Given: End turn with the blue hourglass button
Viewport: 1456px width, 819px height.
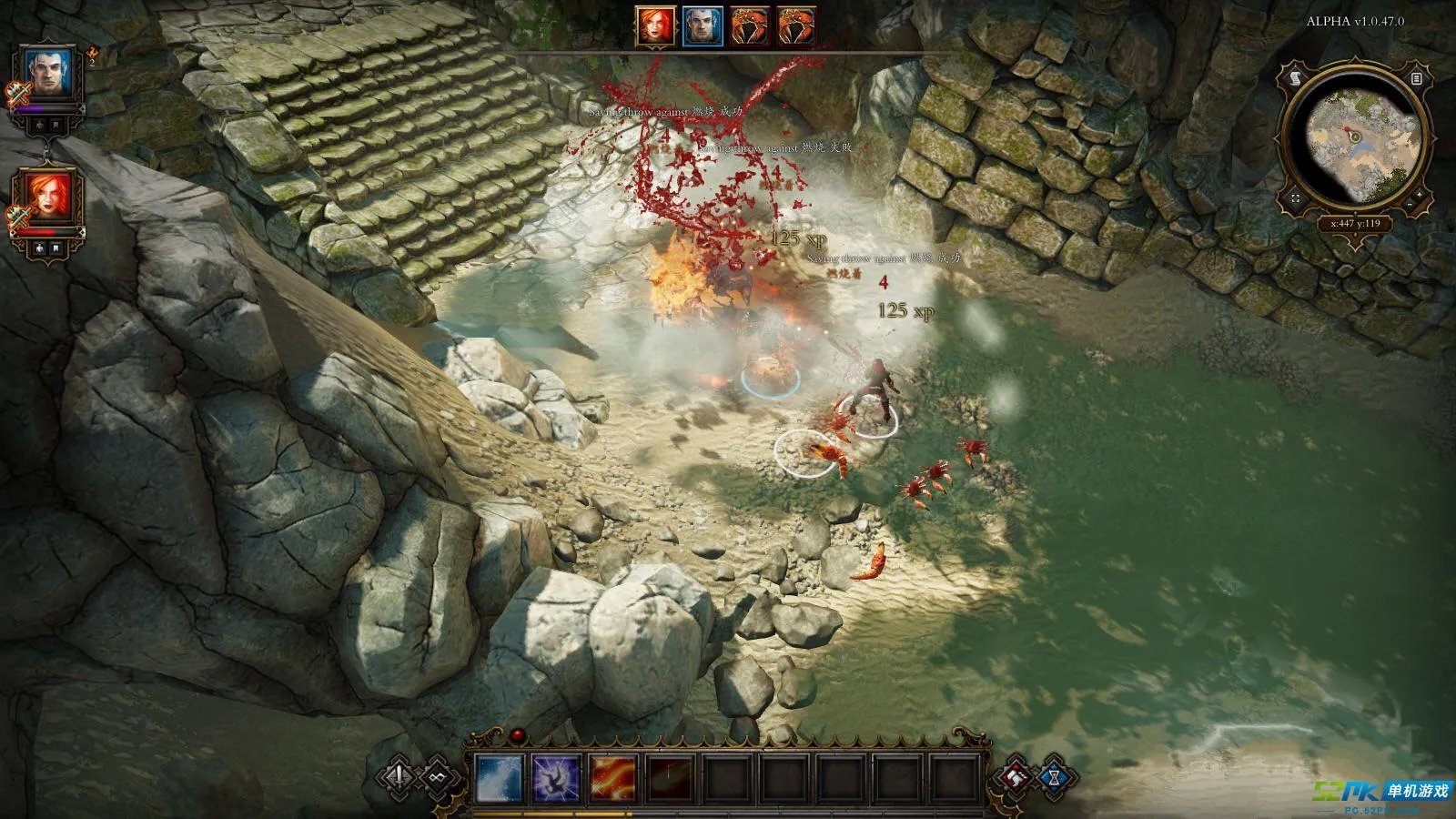Looking at the screenshot, I should (1055, 778).
